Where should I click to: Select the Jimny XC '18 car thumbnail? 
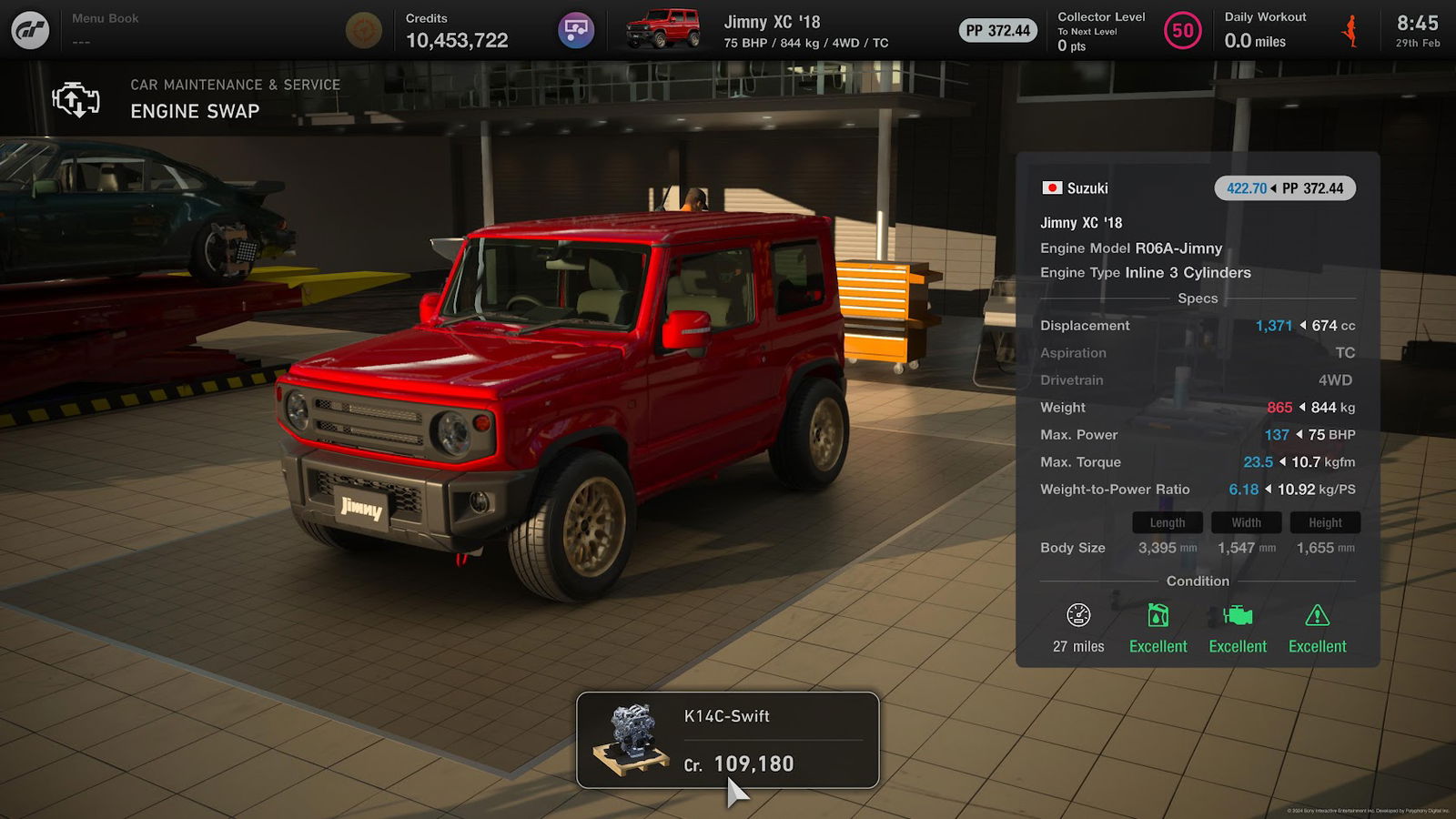coord(663,30)
